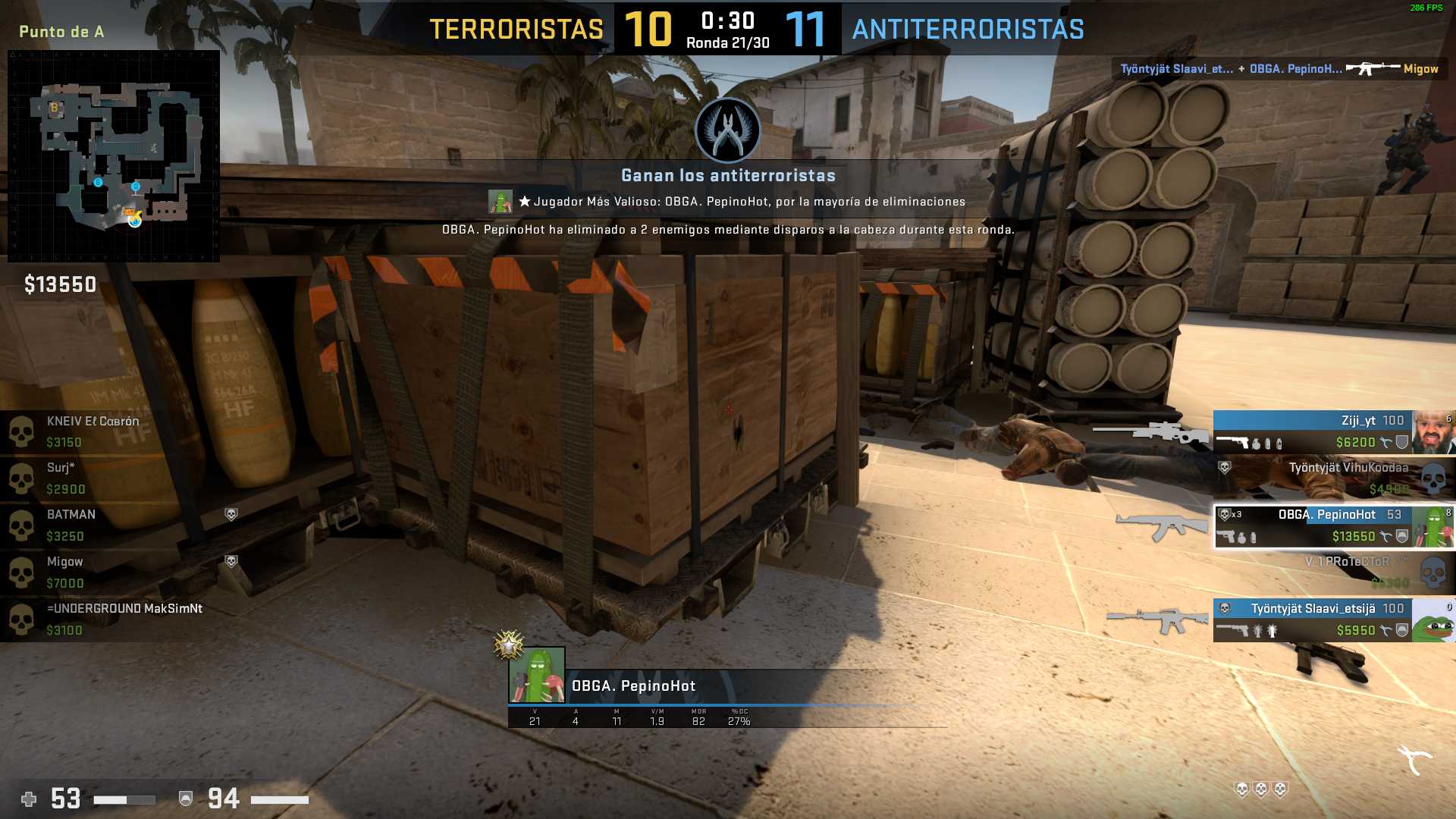Viewport: 1456px width, 819px height.
Task: Click the AK-47 icon beside OBGA. PepinoHot
Action: click(x=1160, y=526)
